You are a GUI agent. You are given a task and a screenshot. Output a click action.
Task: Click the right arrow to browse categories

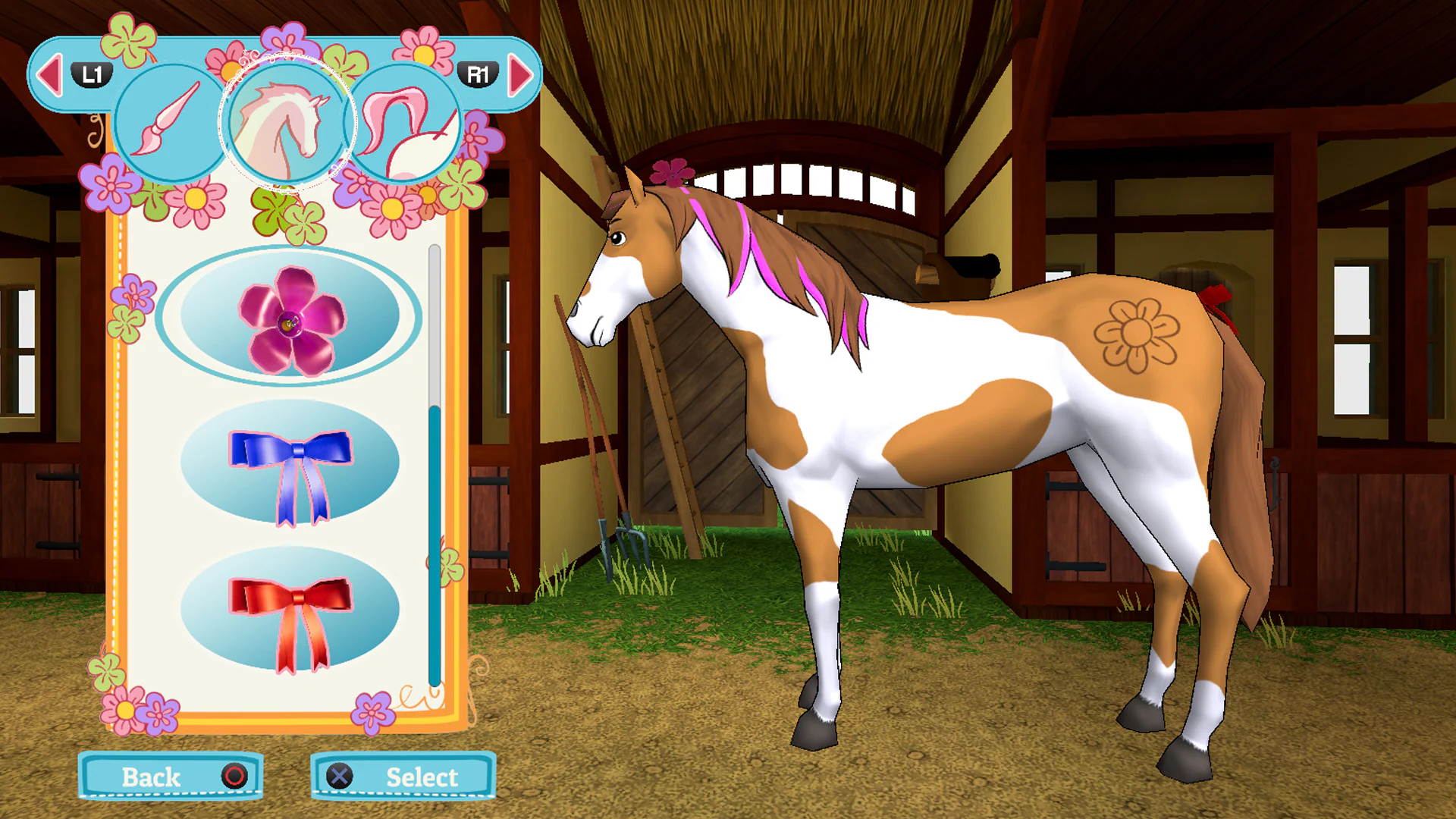tap(521, 74)
